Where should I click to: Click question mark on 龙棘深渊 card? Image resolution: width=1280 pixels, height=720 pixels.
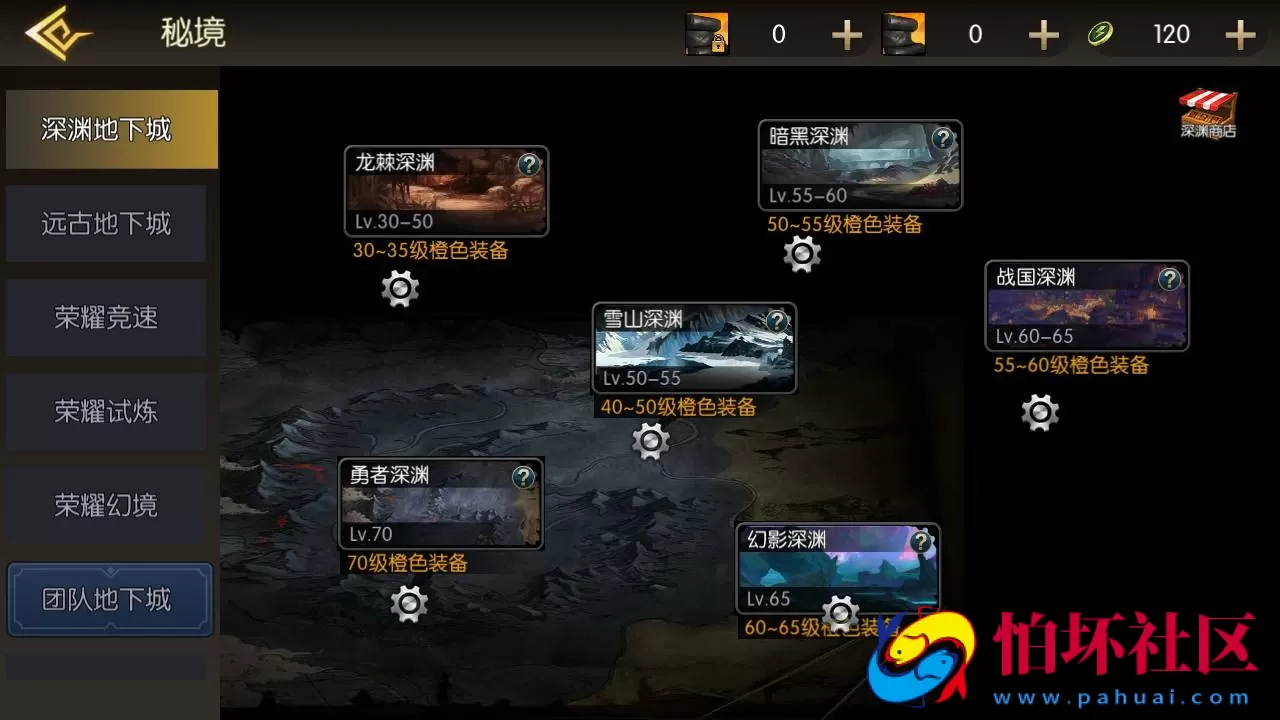[x=529, y=166]
